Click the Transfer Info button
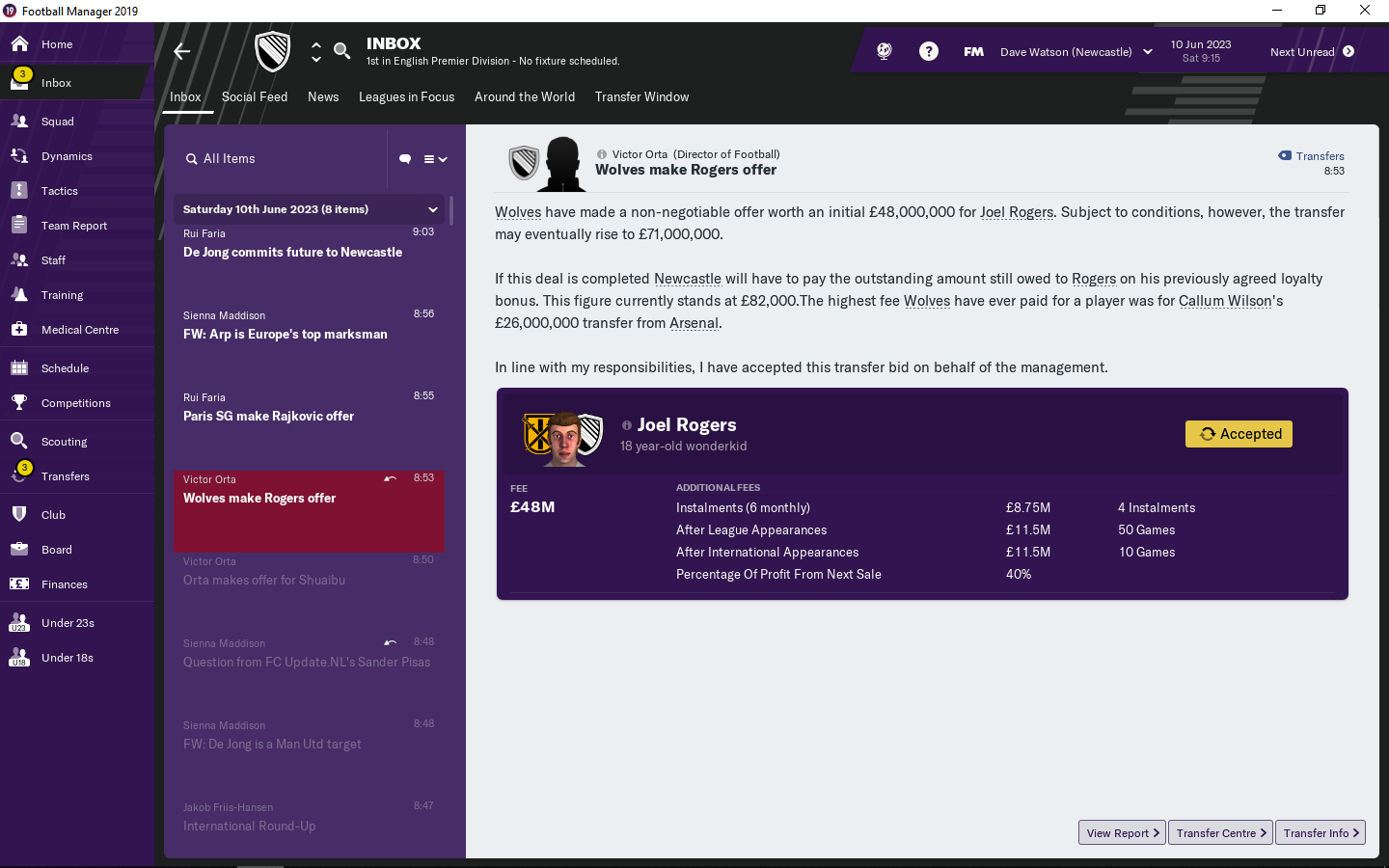Image resolution: width=1389 pixels, height=868 pixels. (1320, 833)
